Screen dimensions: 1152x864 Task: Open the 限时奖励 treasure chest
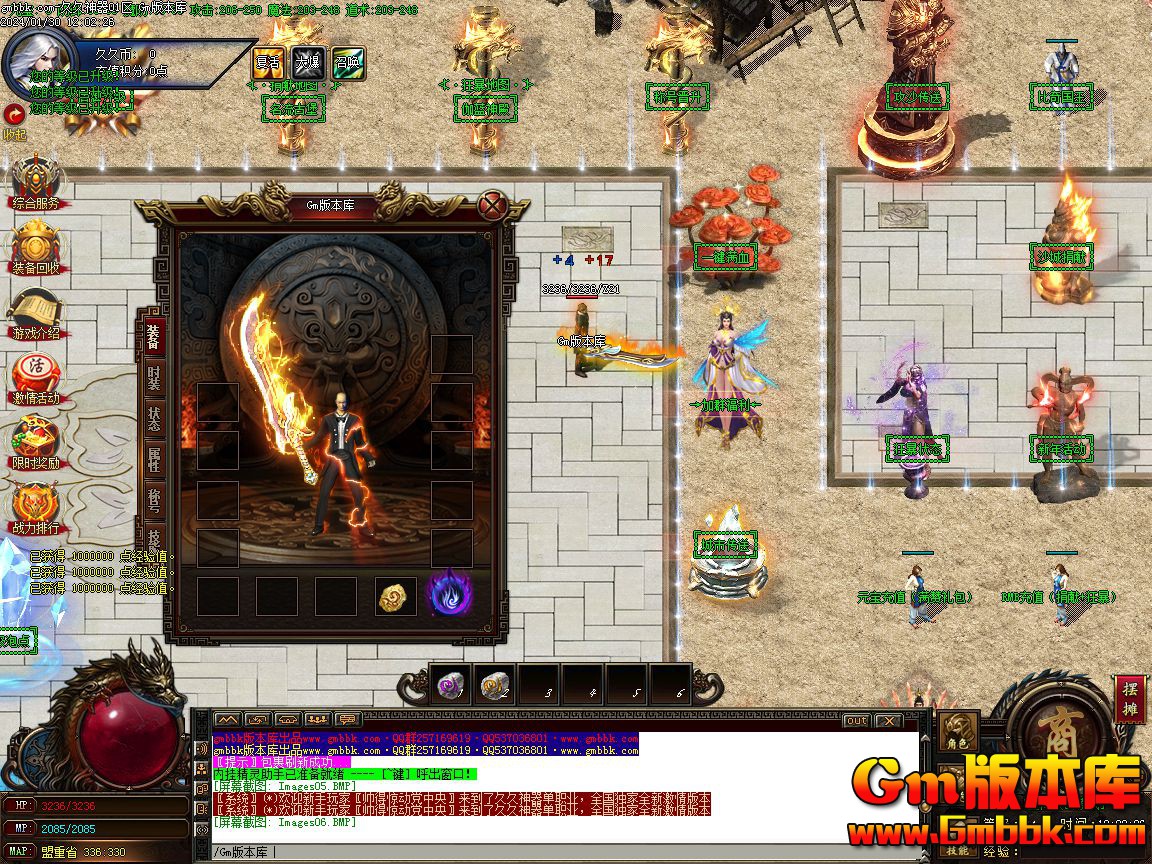pos(36,445)
